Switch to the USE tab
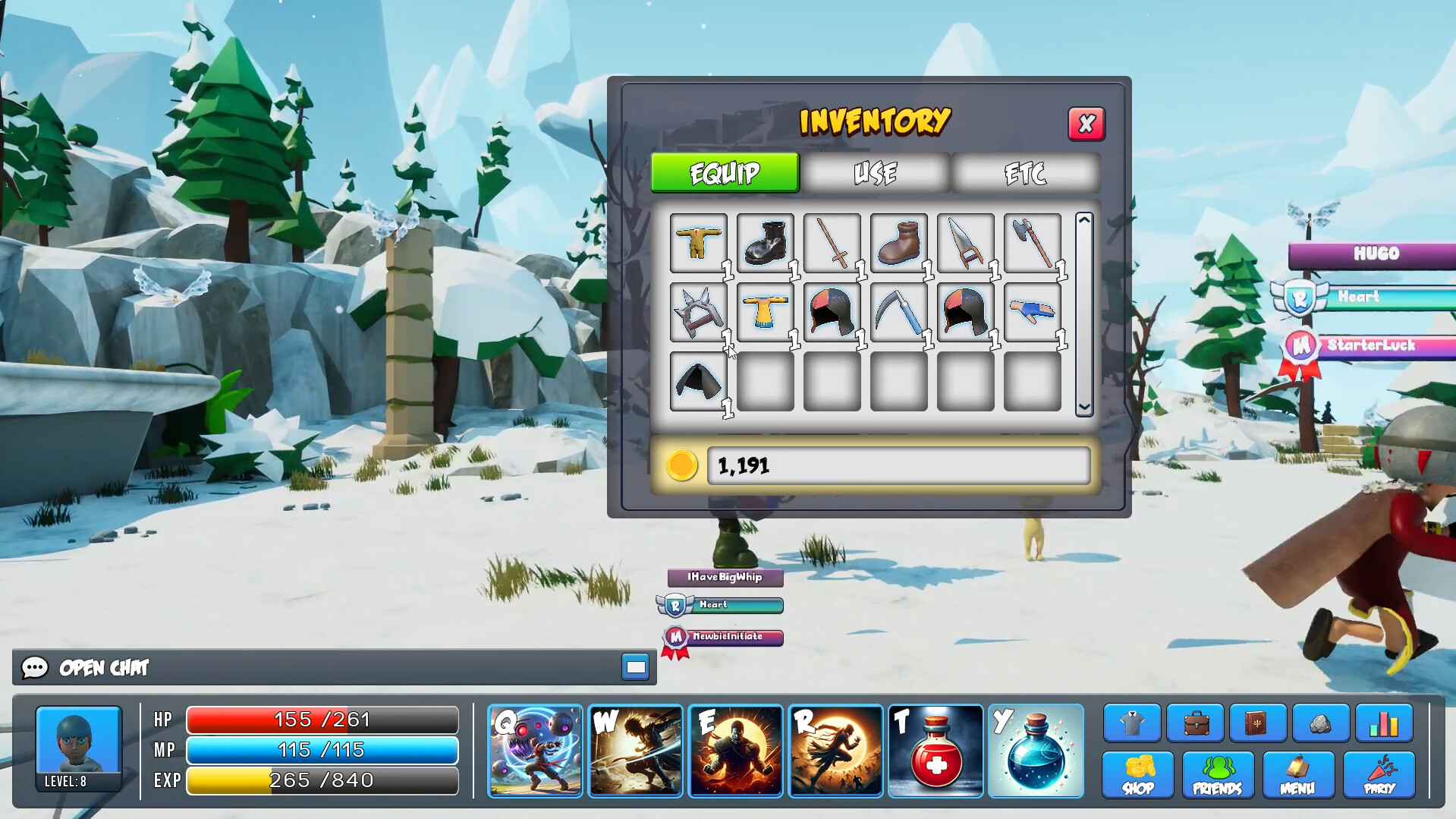This screenshot has height=819, width=1456. 875,173
